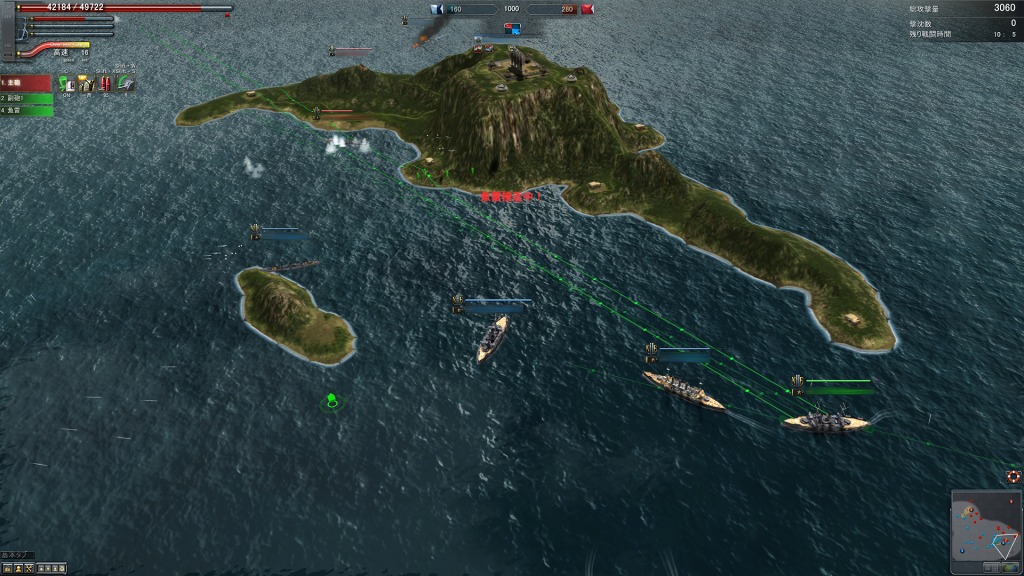Click the grid button under the minimap
This screenshot has width=1024, height=576.
[991, 567]
